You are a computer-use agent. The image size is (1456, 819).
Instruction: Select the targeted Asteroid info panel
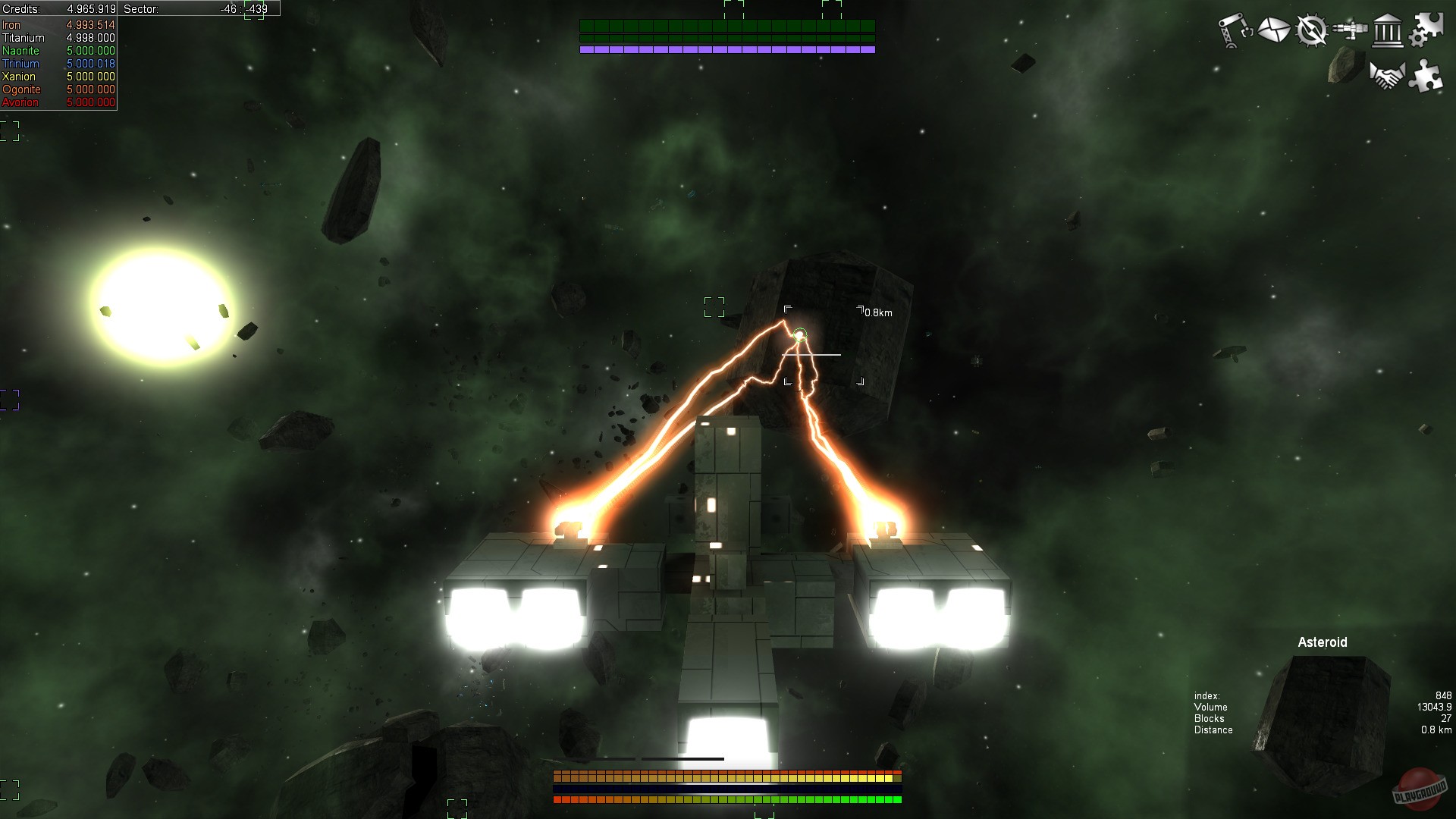click(1323, 642)
